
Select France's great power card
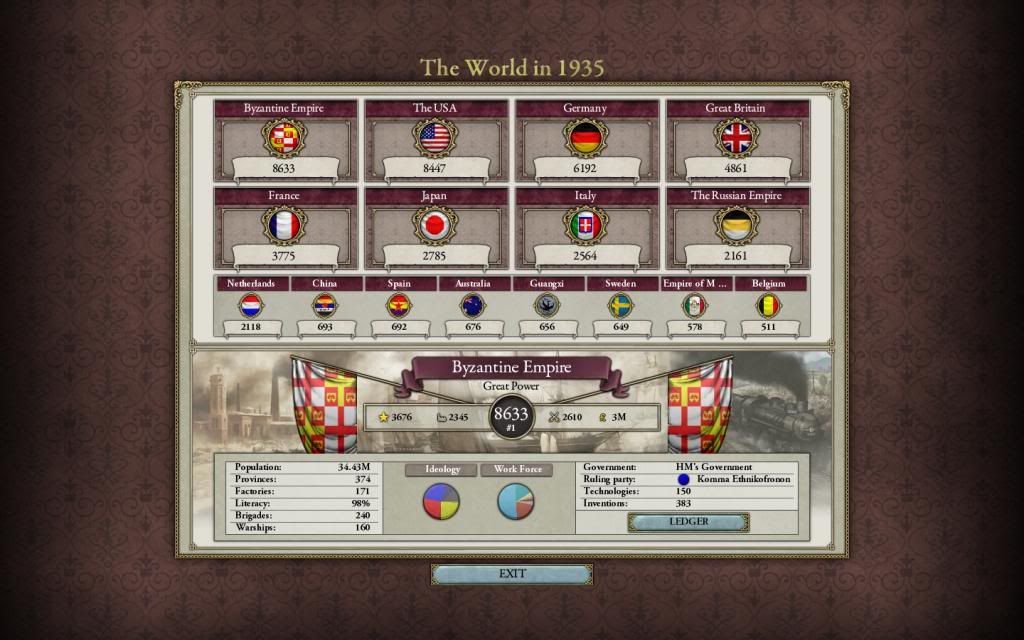[285, 226]
